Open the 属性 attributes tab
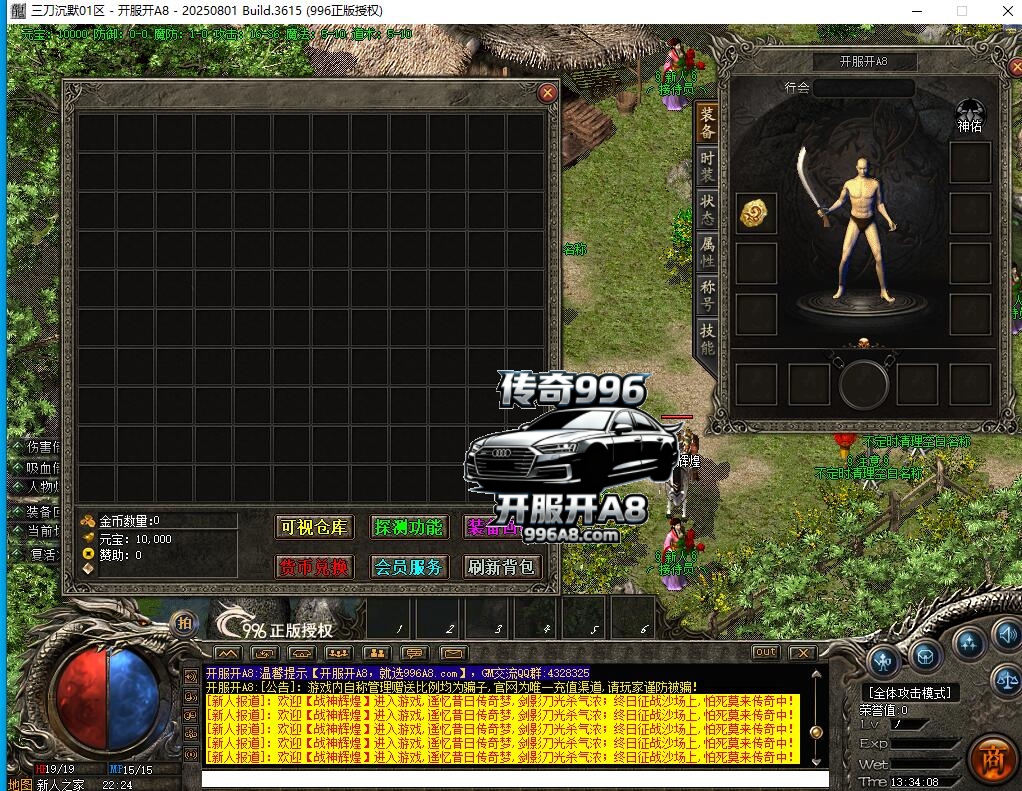 click(x=707, y=251)
